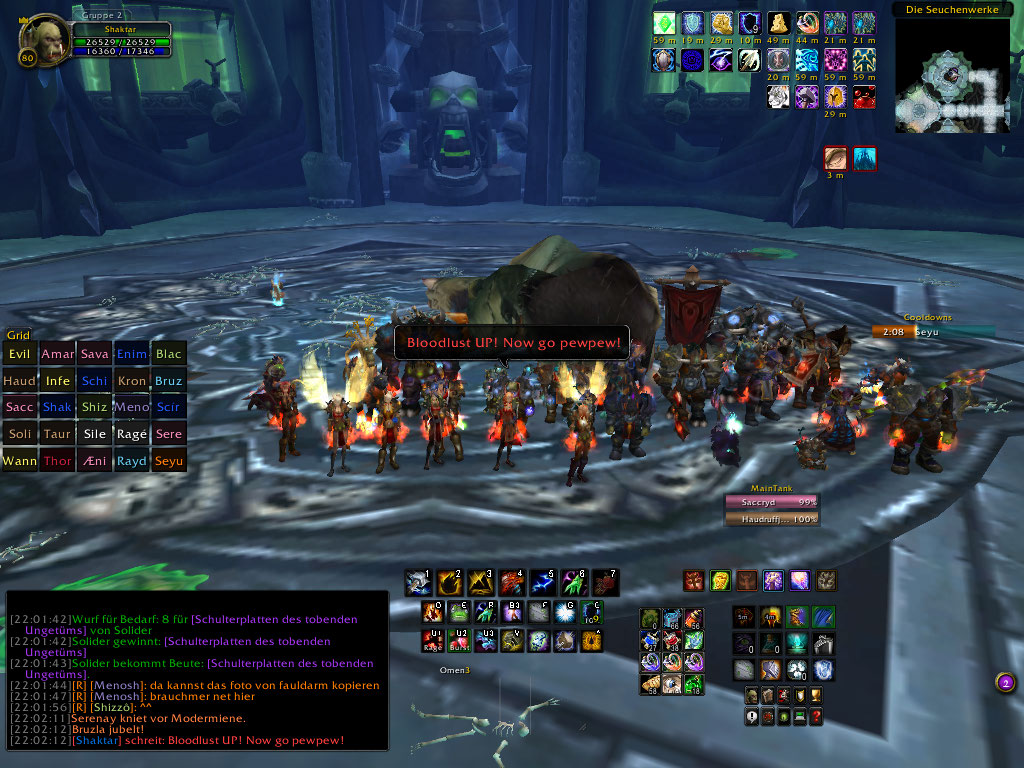Click the Rage macro button
The width and height of the screenshot is (1024, 768).
(433, 640)
